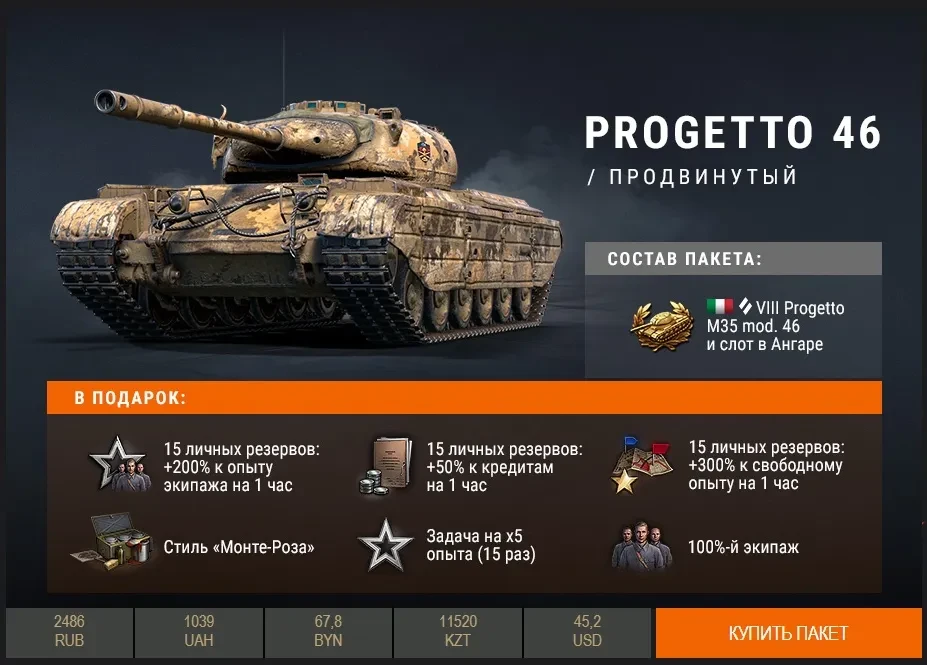Screen dimensions: 927x665
Task: Select the 45,2 USD price option
Action: [x=587, y=632]
